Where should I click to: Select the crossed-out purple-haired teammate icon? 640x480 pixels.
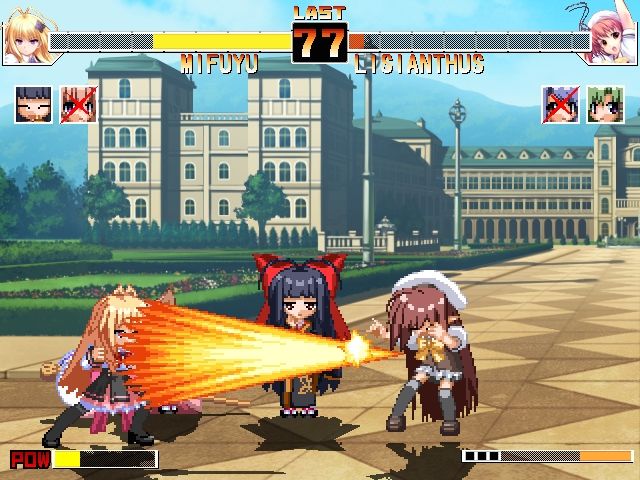560,105
